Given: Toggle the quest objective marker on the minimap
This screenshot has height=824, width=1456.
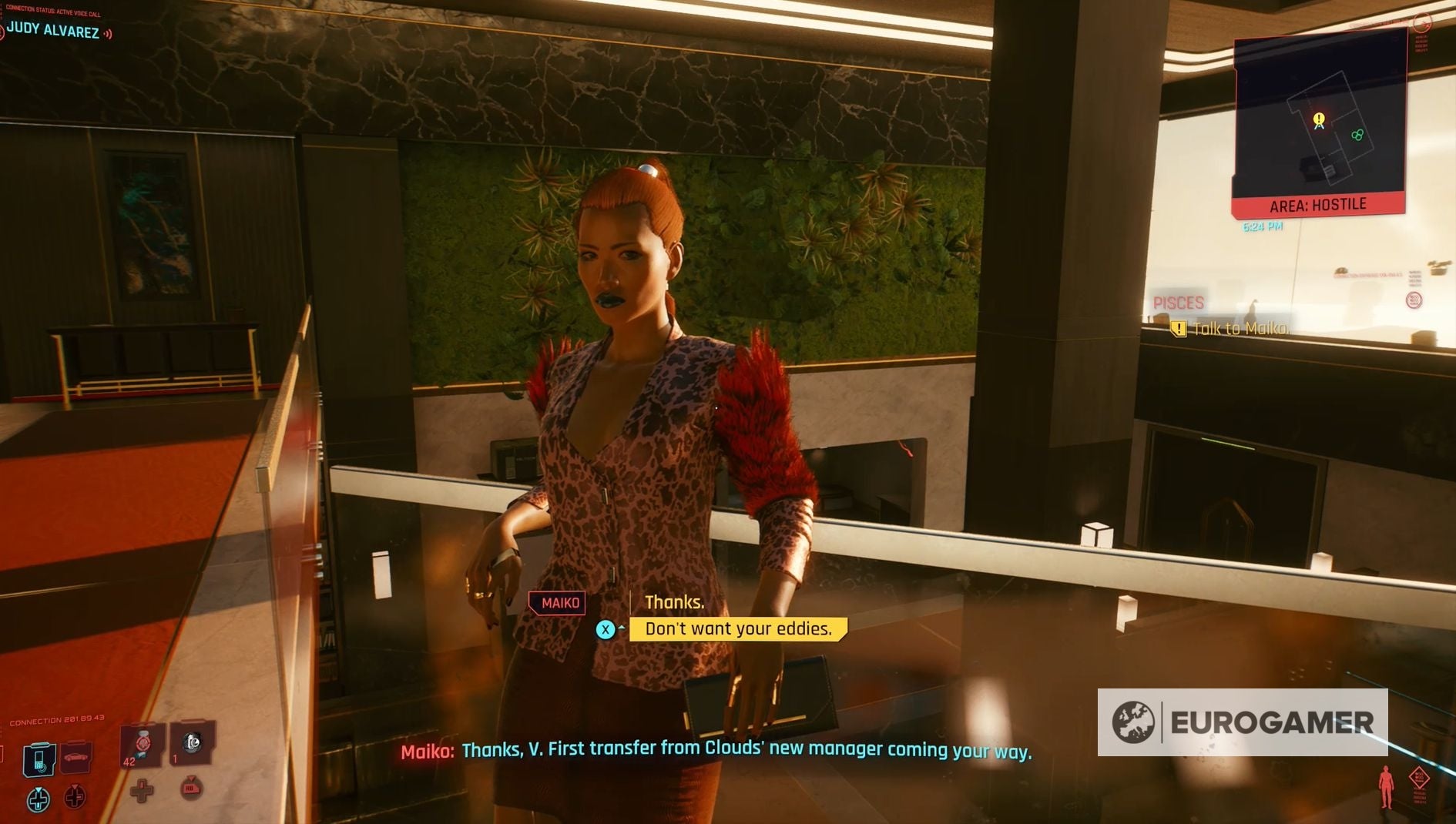Looking at the screenshot, I should tap(1319, 120).
